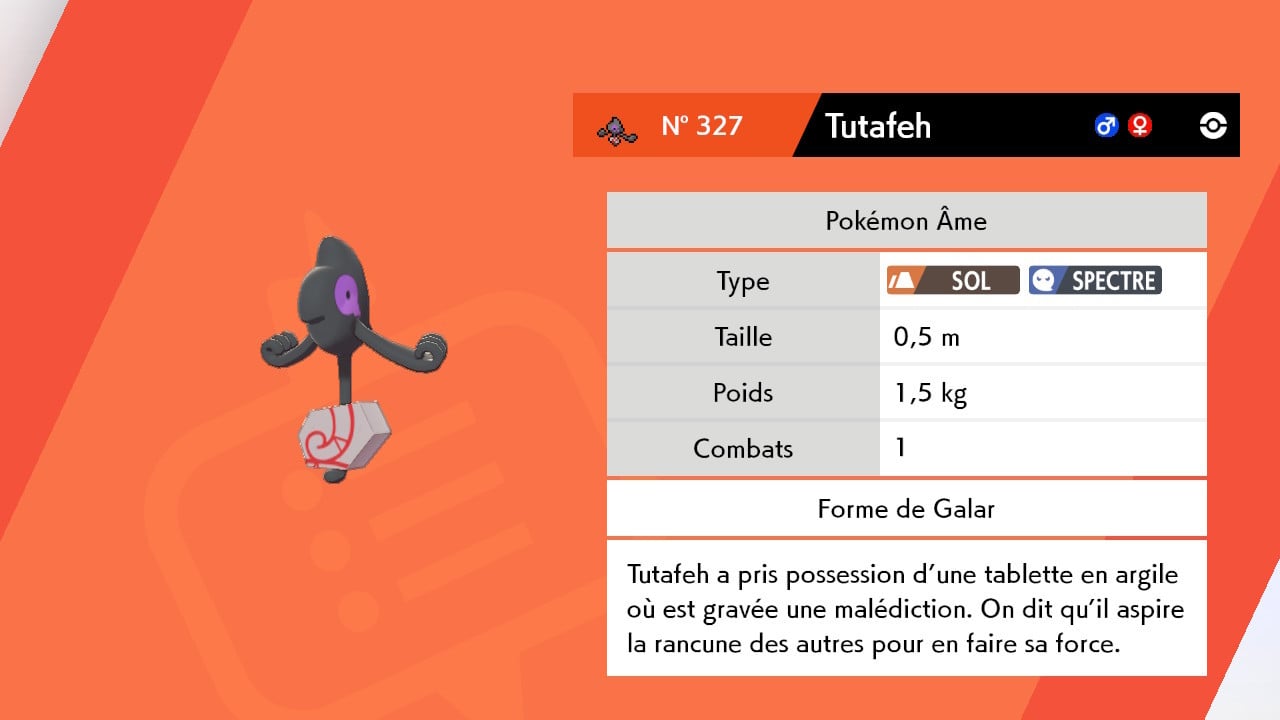This screenshot has height=720, width=1280.
Task: Click the ghost icon on the SPECTRE type badge
Action: (x=1043, y=280)
